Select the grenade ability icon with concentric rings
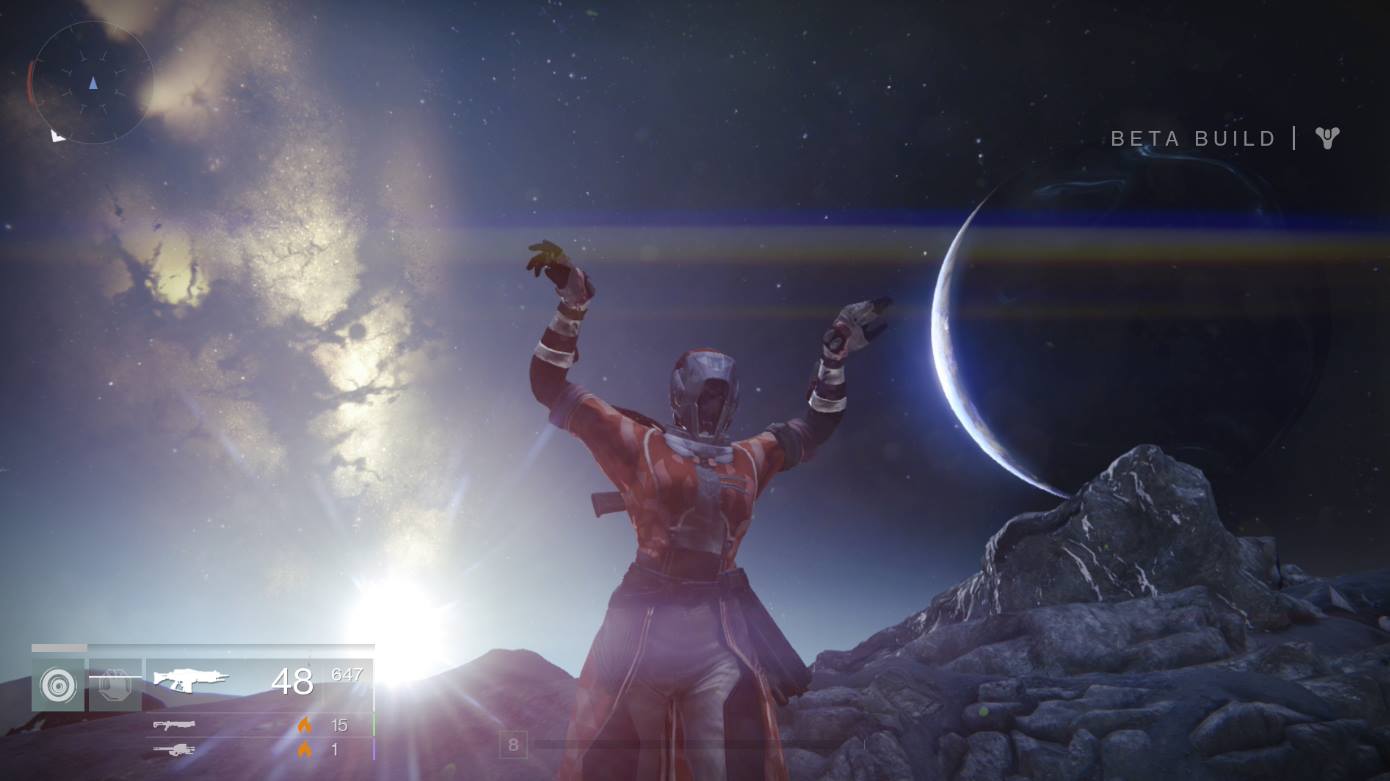1390x781 pixels. [x=58, y=685]
